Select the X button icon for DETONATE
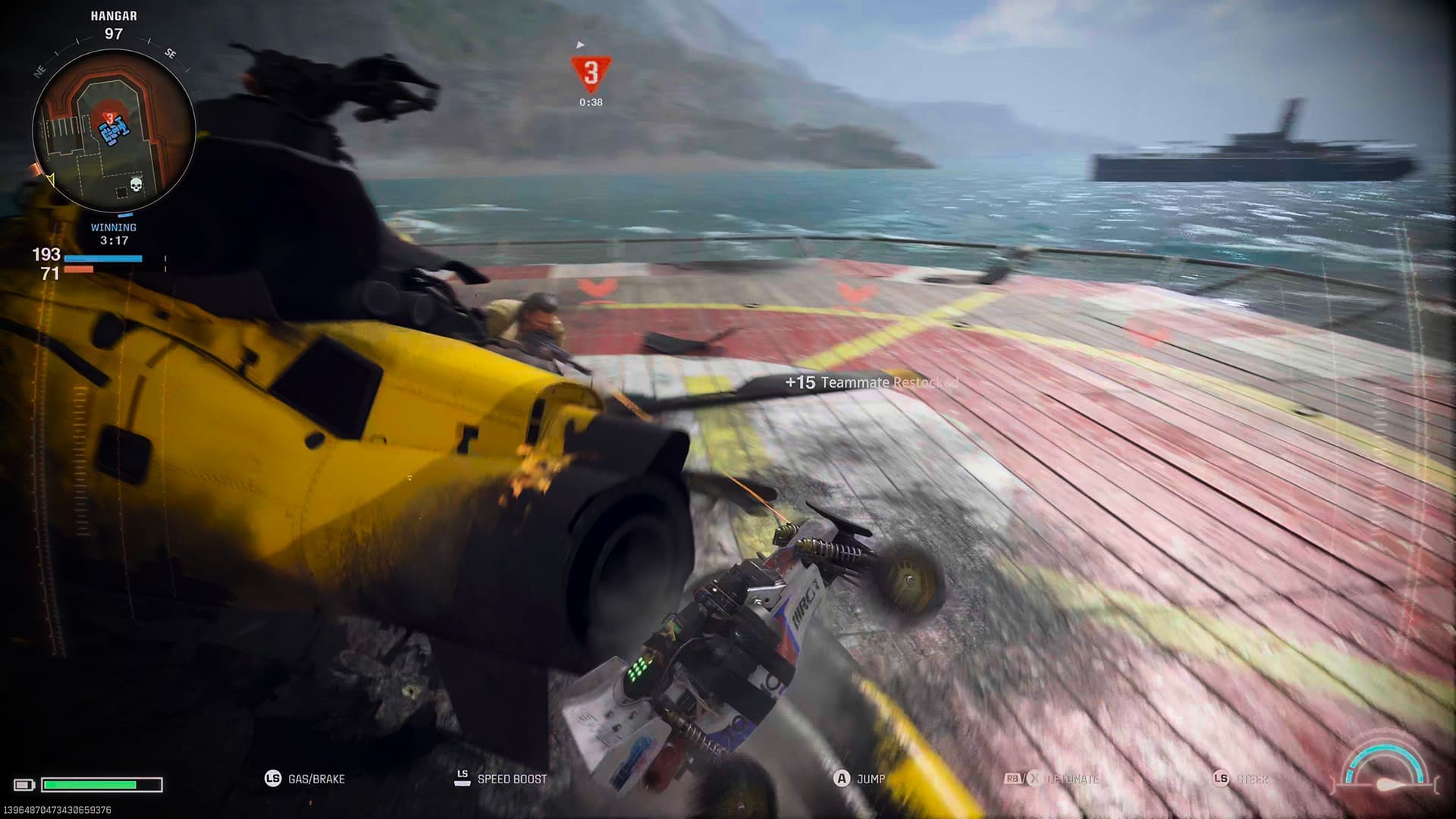 point(1034,777)
